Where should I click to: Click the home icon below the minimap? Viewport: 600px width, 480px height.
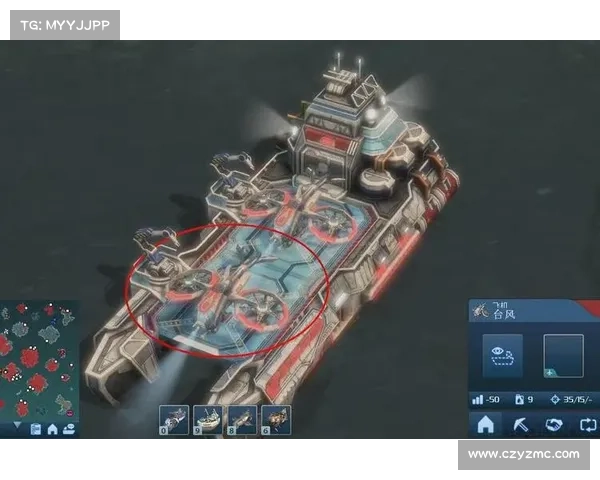point(52,429)
